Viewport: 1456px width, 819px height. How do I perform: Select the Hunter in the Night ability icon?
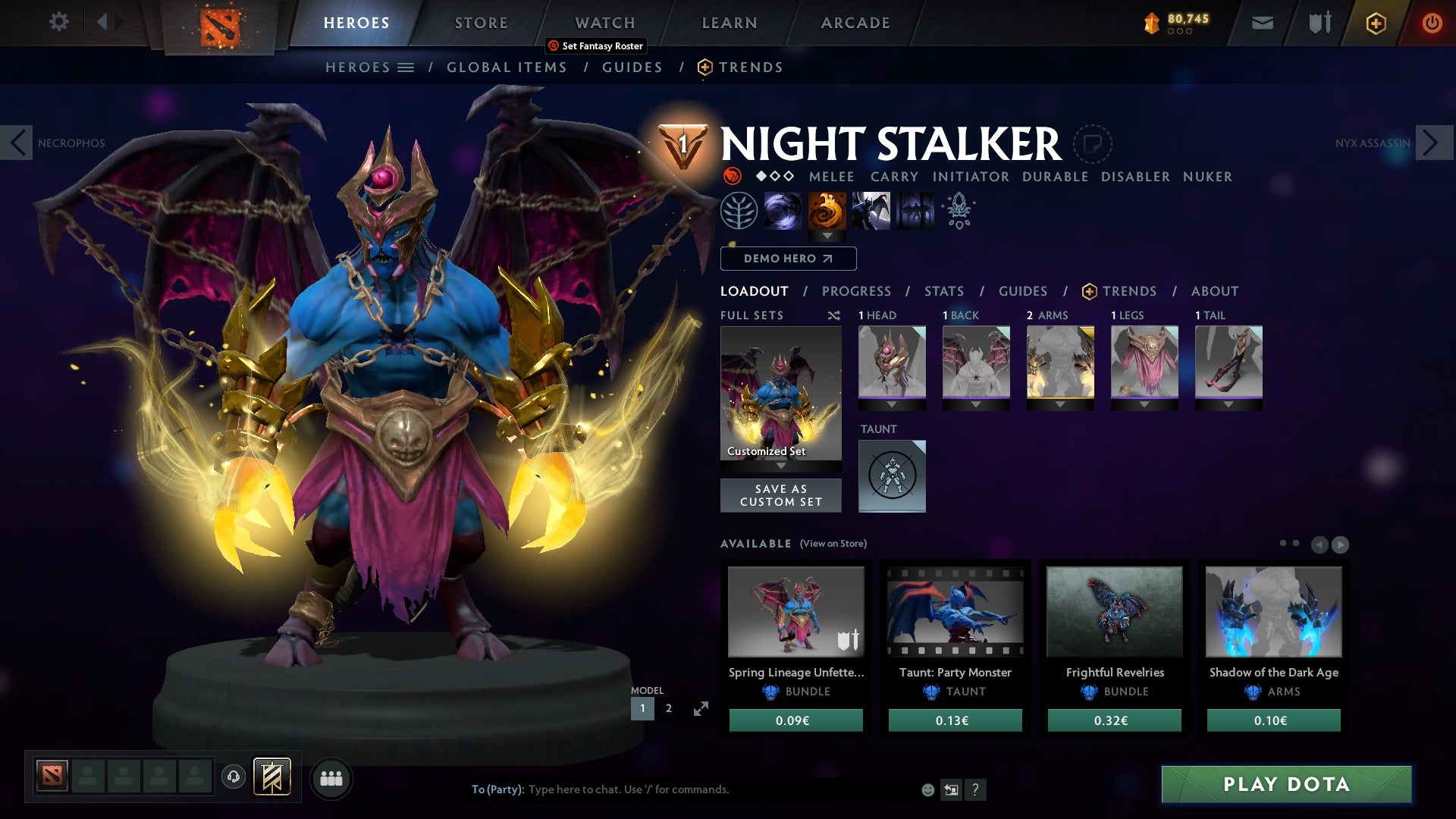872,211
